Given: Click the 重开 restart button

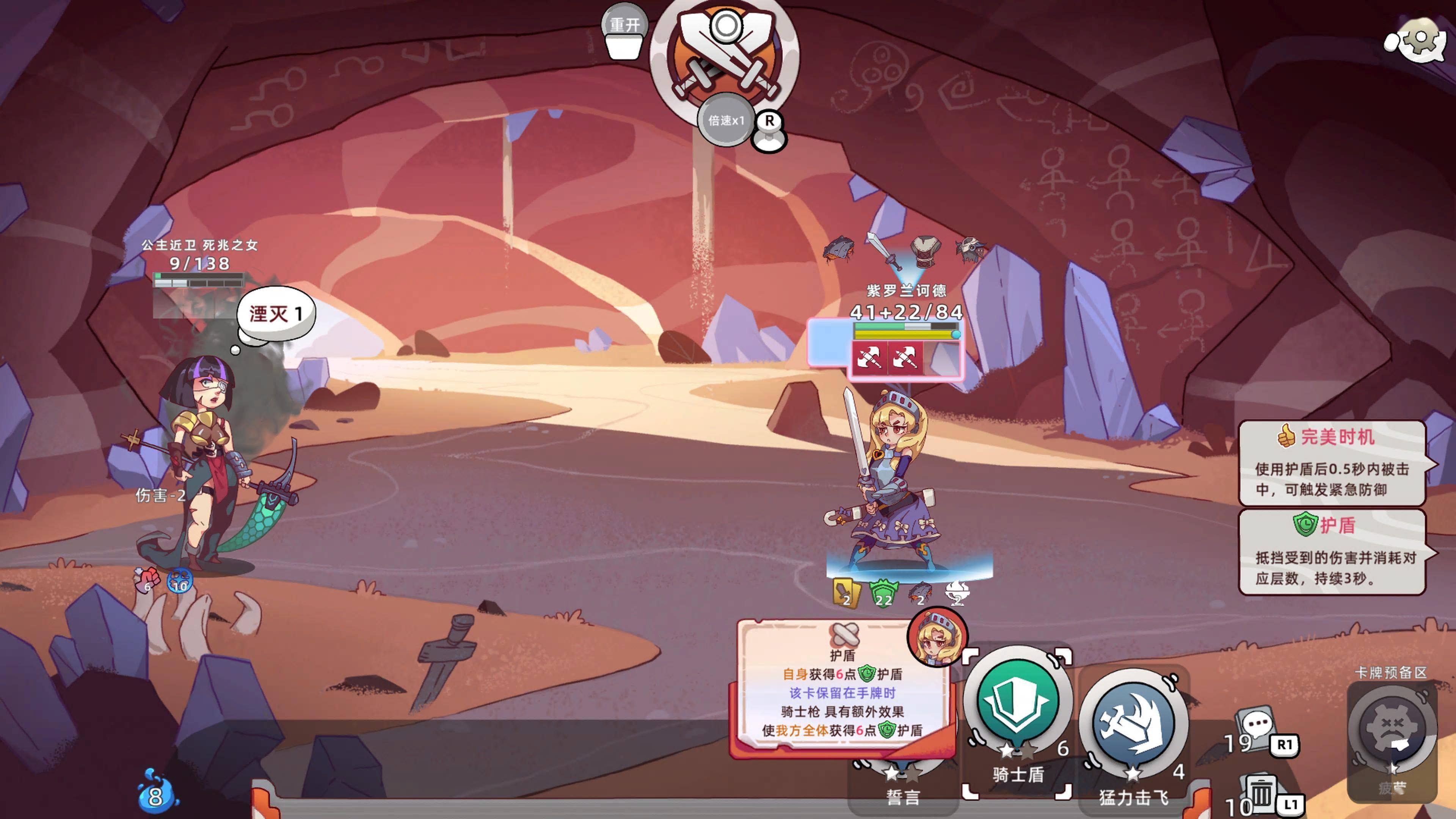Looking at the screenshot, I should coord(624,25).
